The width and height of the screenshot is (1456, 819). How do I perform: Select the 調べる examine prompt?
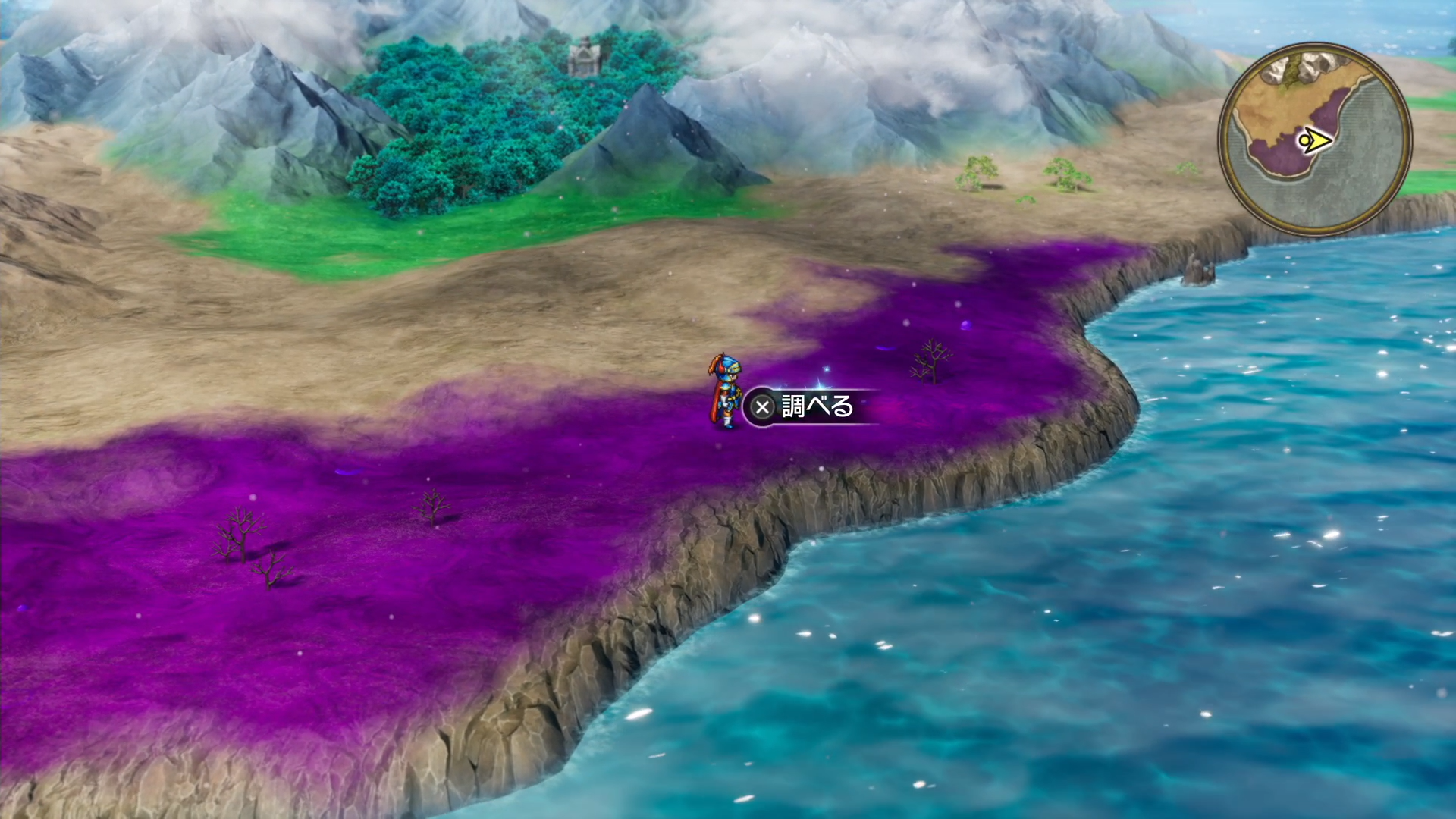(806, 407)
